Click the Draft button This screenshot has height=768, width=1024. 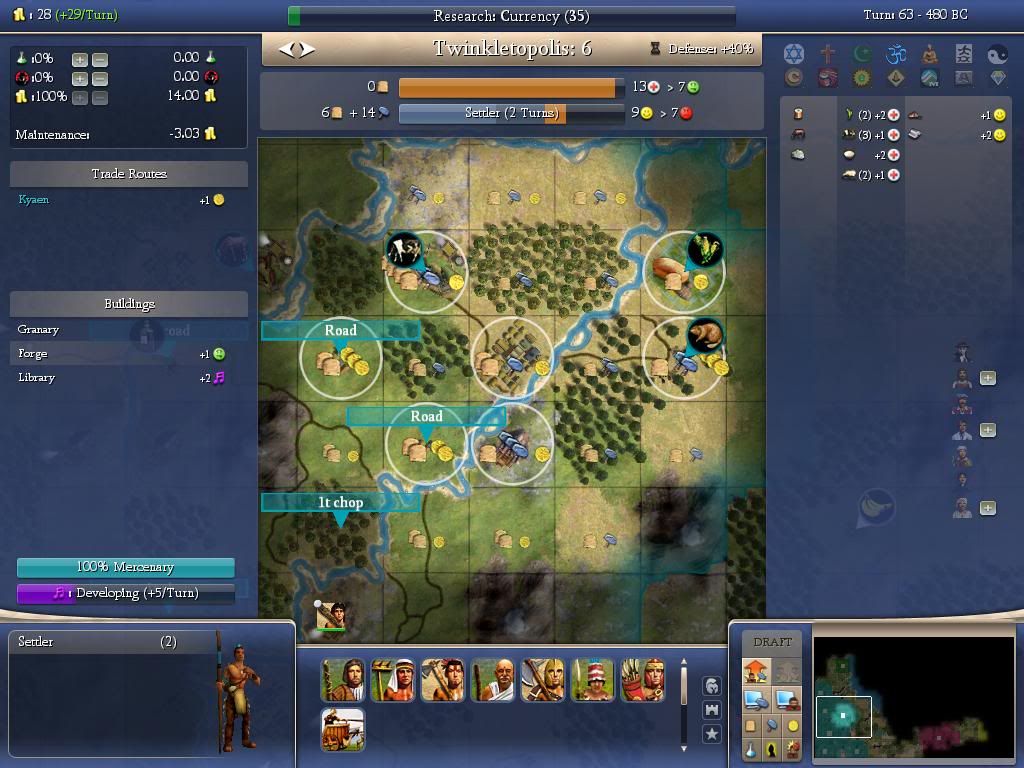coord(772,642)
